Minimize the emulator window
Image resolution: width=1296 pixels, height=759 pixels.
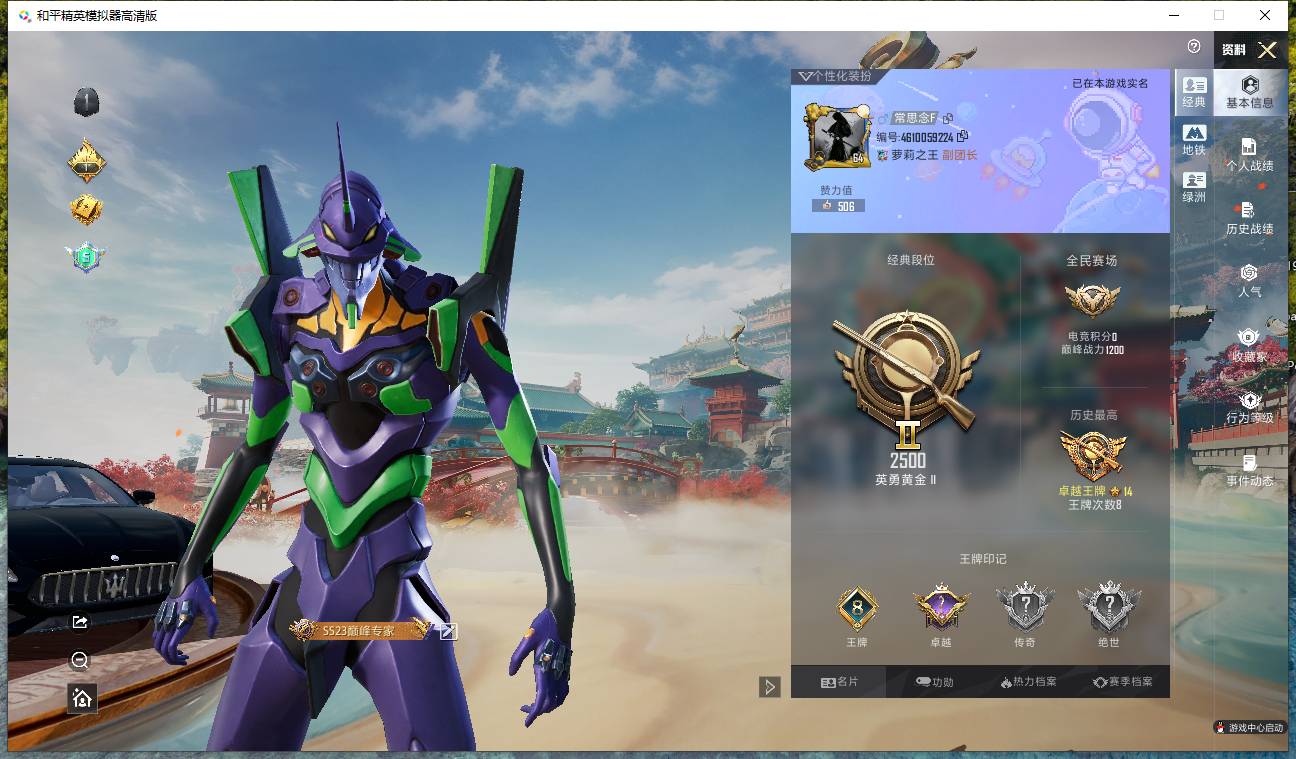1172,15
